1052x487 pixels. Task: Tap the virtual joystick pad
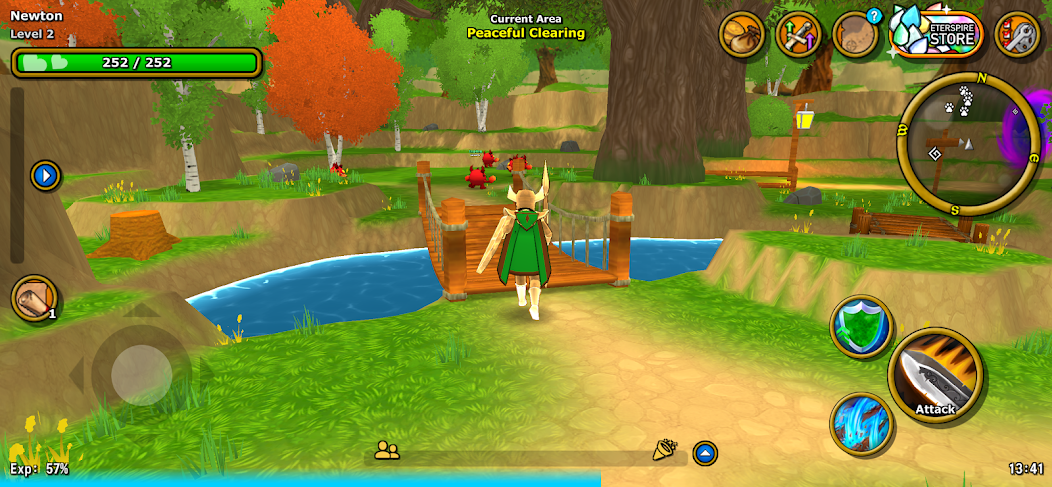pos(141,375)
